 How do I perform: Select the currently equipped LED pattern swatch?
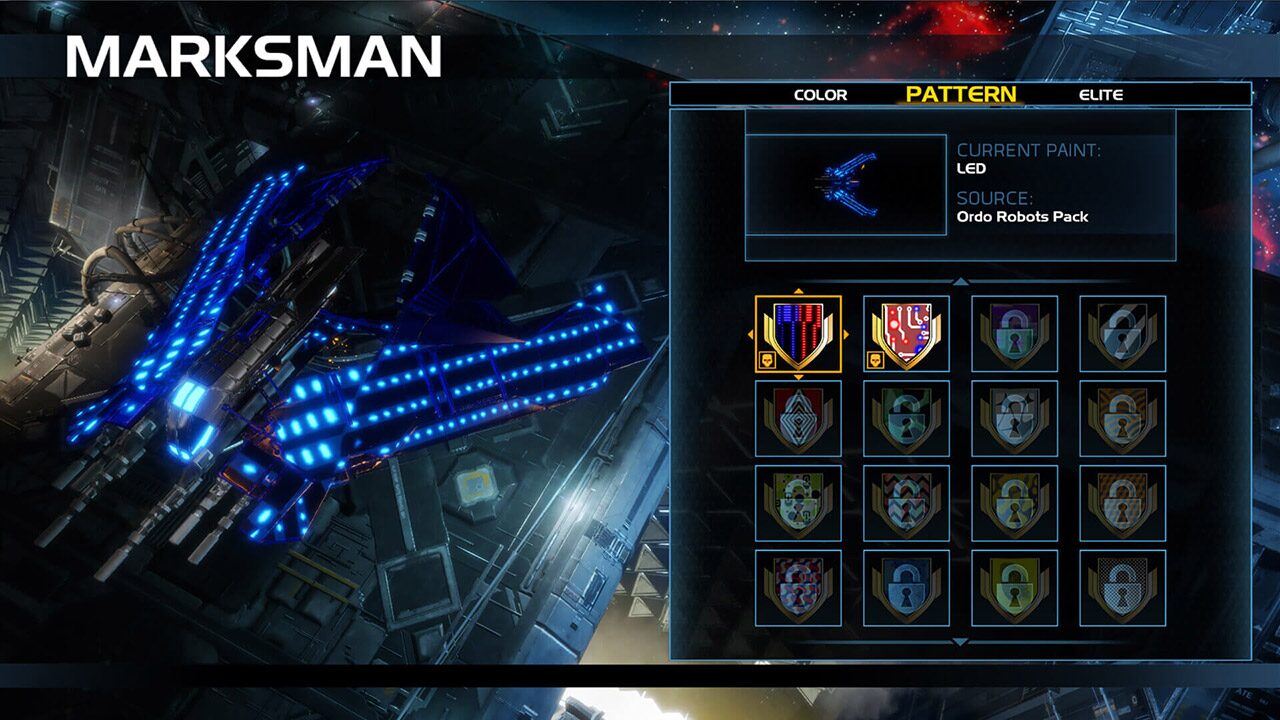click(x=797, y=333)
